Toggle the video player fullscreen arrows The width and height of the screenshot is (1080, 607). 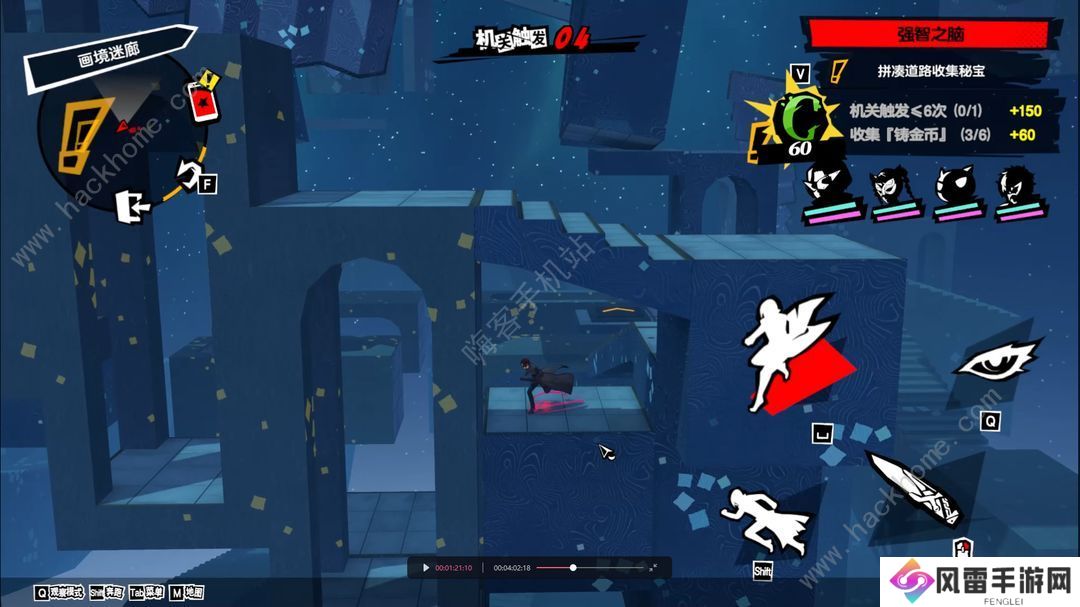click(x=654, y=568)
